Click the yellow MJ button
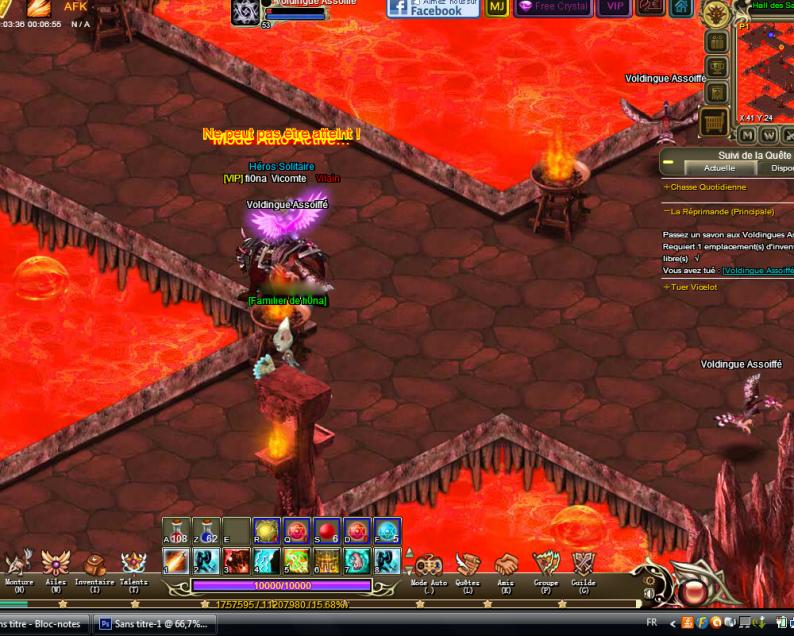Screen dimensions: 794x636 coord(497,7)
